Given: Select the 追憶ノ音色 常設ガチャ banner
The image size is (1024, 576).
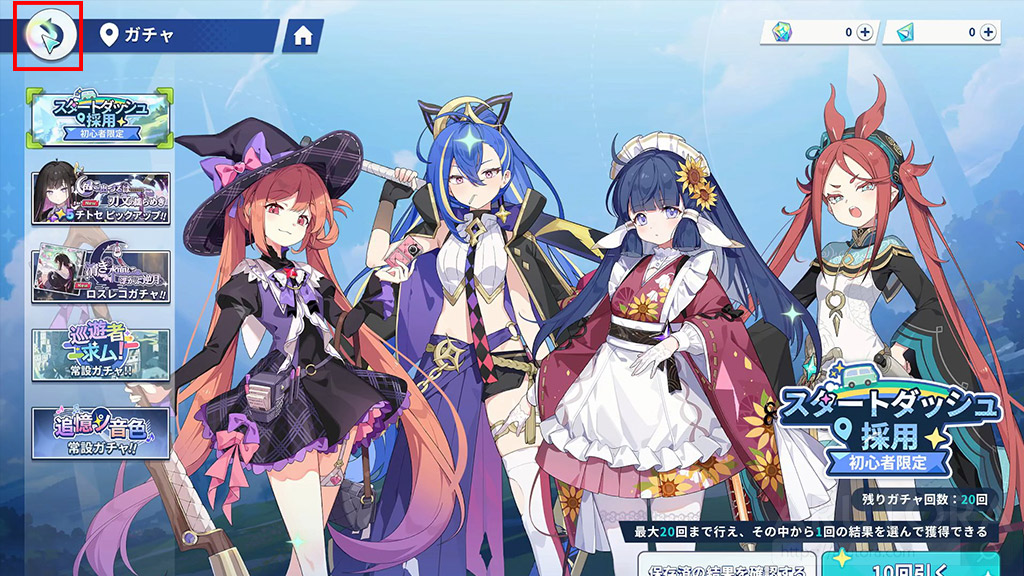Looking at the screenshot, I should pos(100,432).
